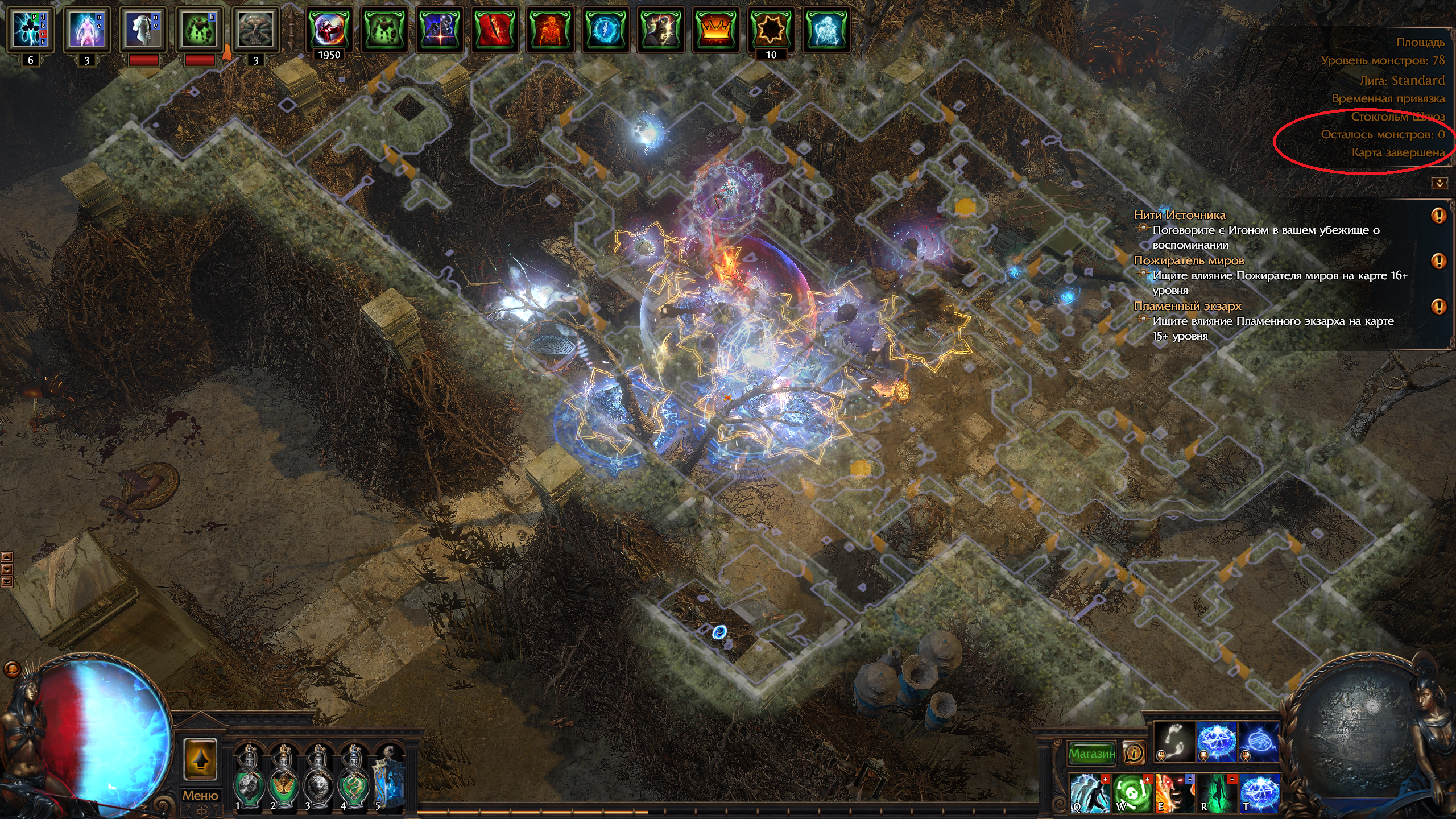1456x819 pixels.
Task: Collapse the area info panel arrow
Action: (x=1440, y=183)
